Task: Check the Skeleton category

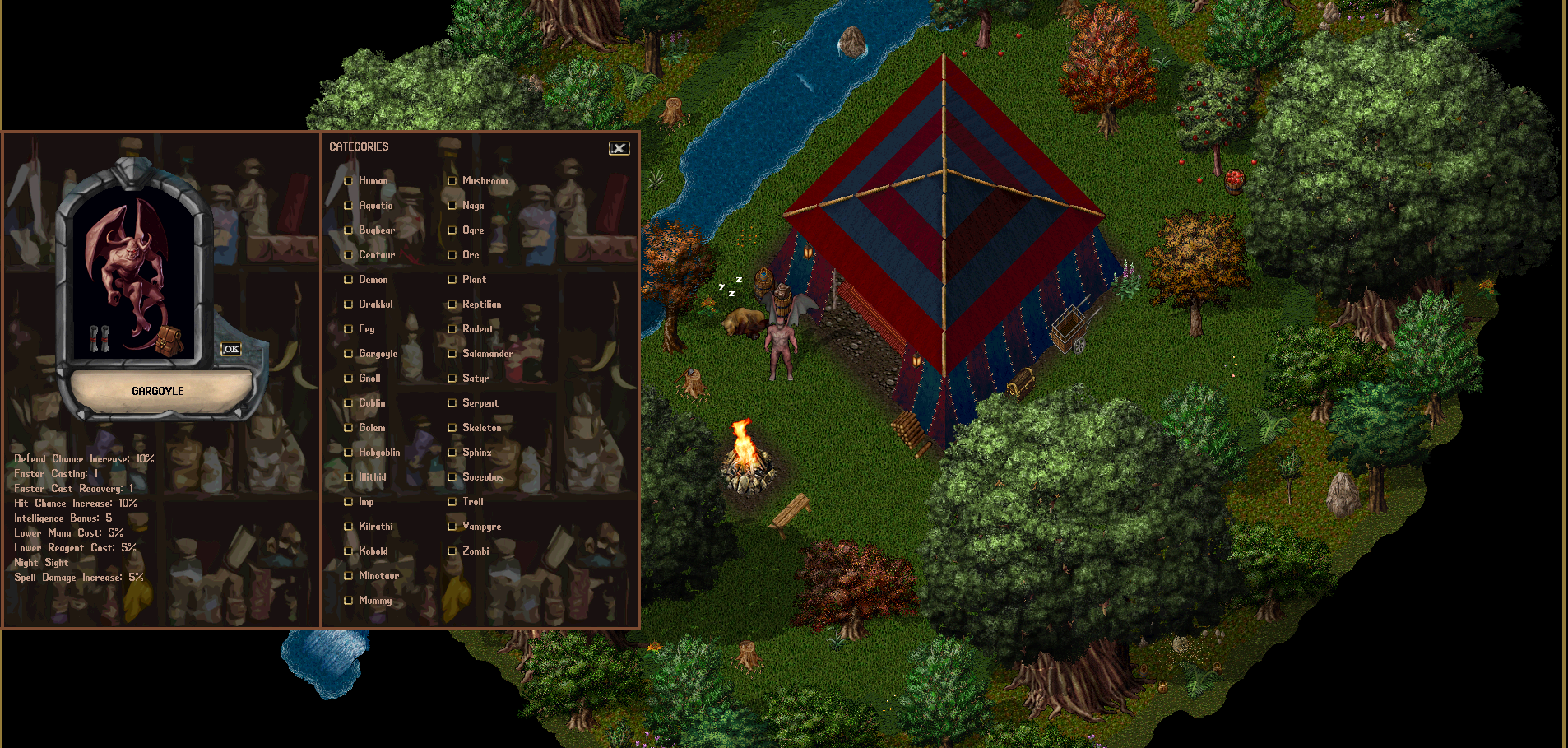Action: (x=452, y=428)
